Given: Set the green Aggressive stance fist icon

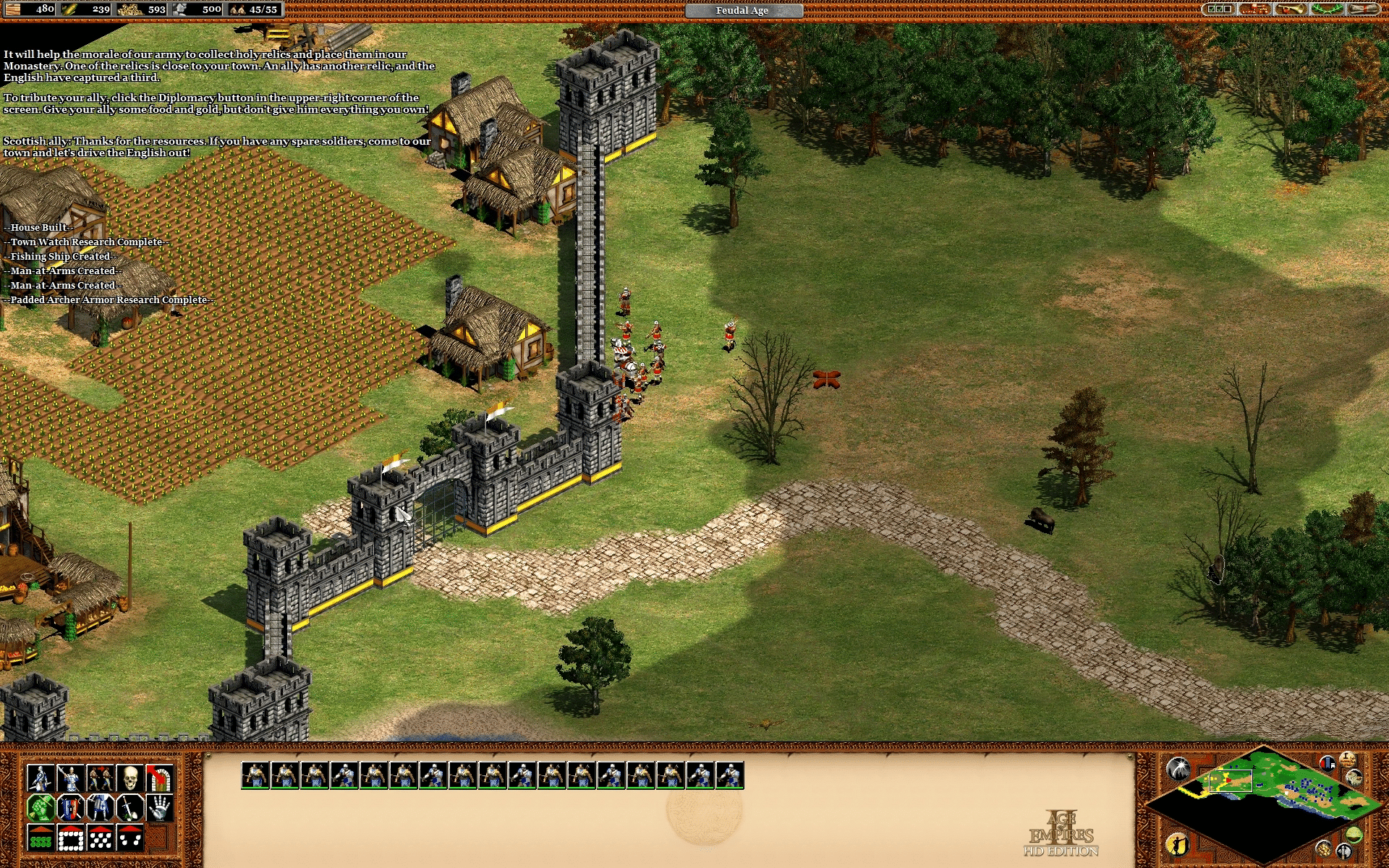Looking at the screenshot, I should tap(41, 808).
